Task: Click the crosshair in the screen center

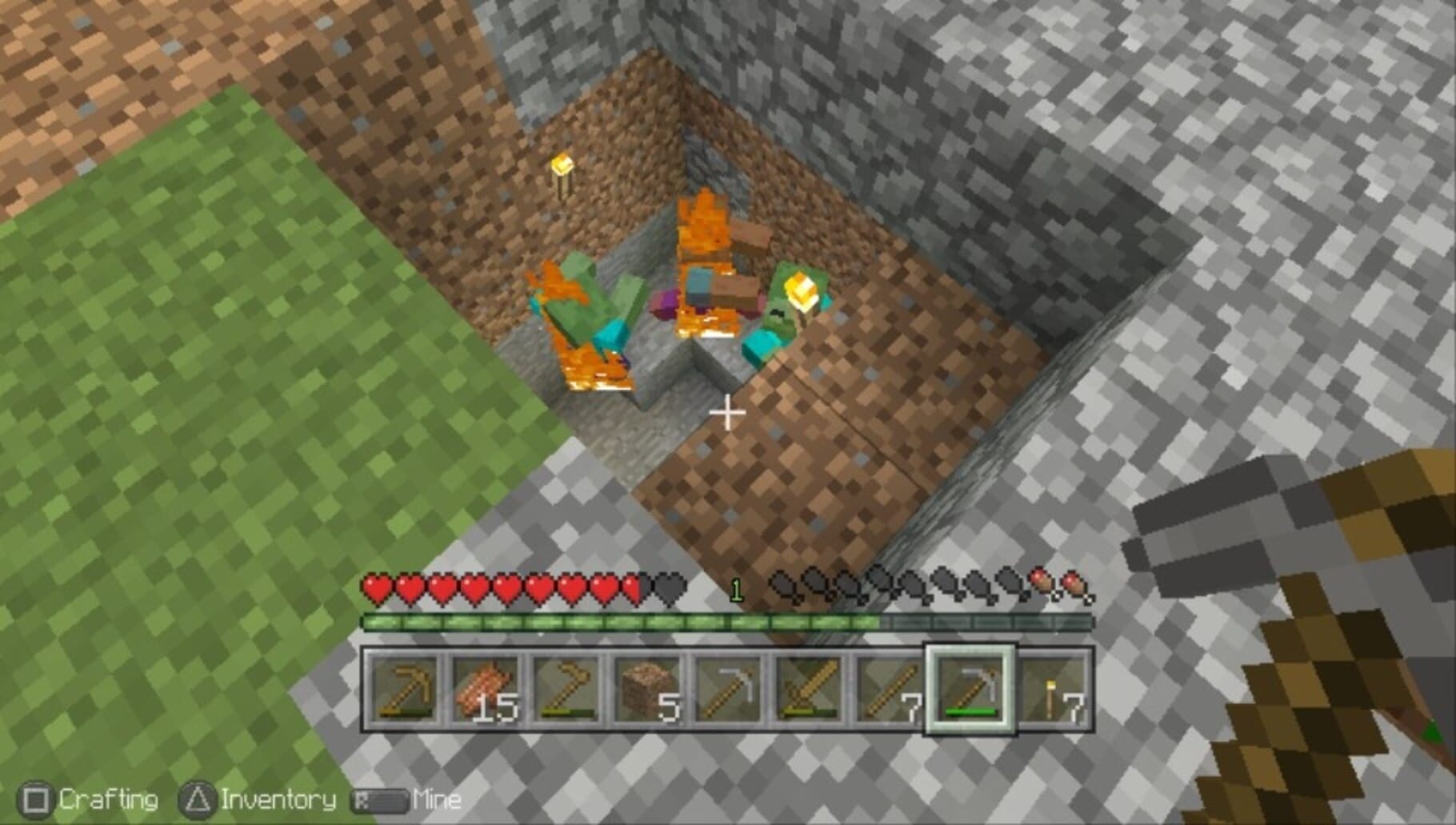Action: click(728, 413)
